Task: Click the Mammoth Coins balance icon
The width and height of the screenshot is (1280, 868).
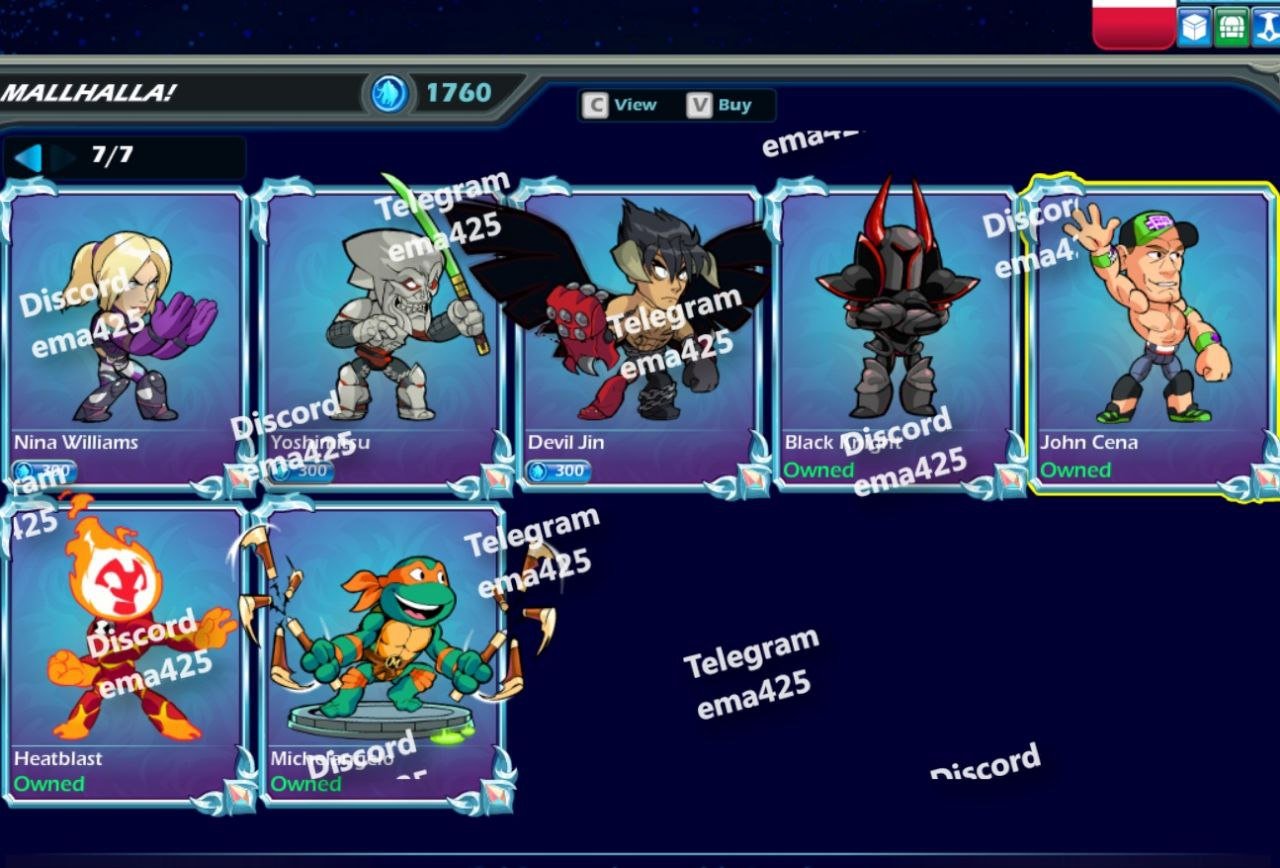Action: pos(389,94)
